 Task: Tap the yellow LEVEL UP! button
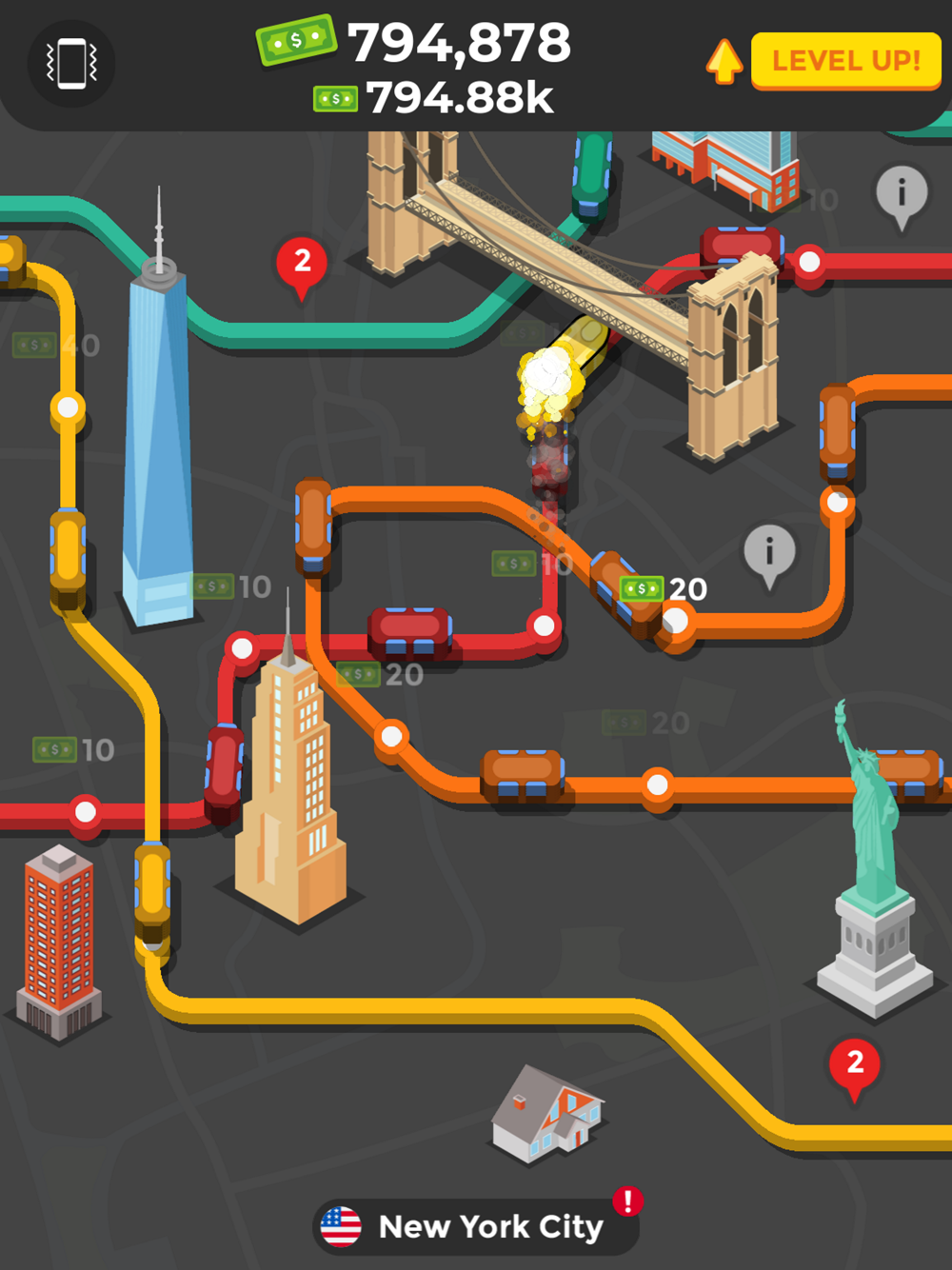(845, 61)
